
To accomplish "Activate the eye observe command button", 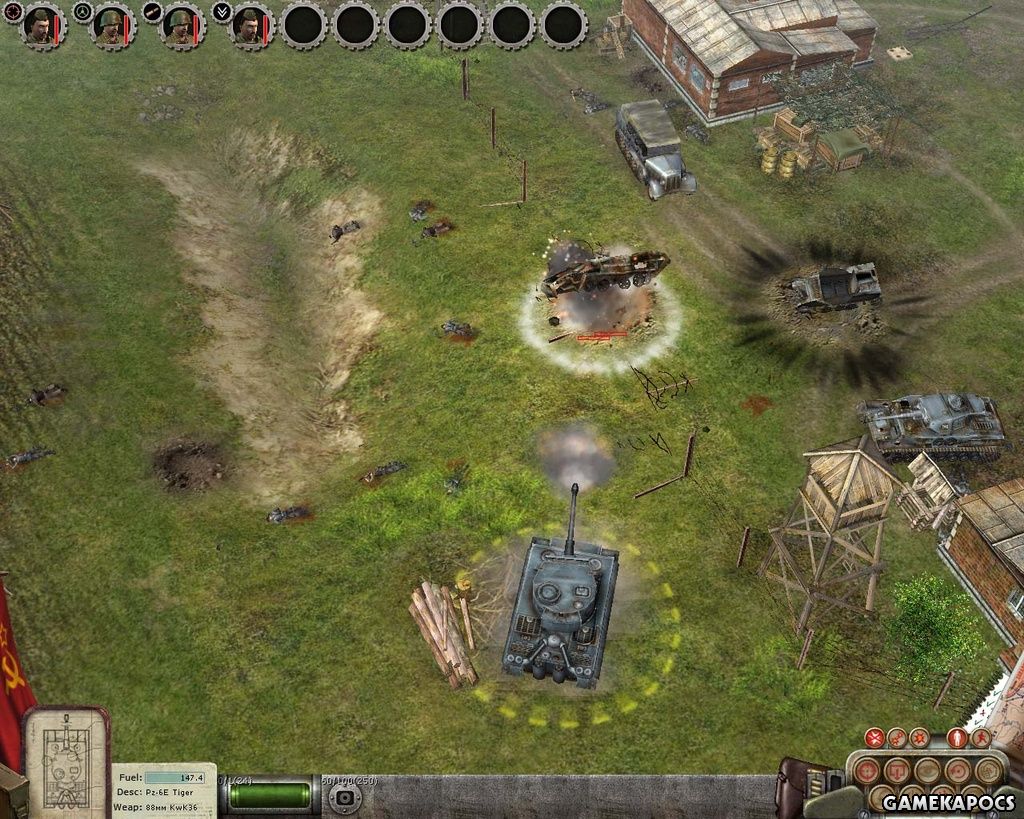I will point(929,770).
